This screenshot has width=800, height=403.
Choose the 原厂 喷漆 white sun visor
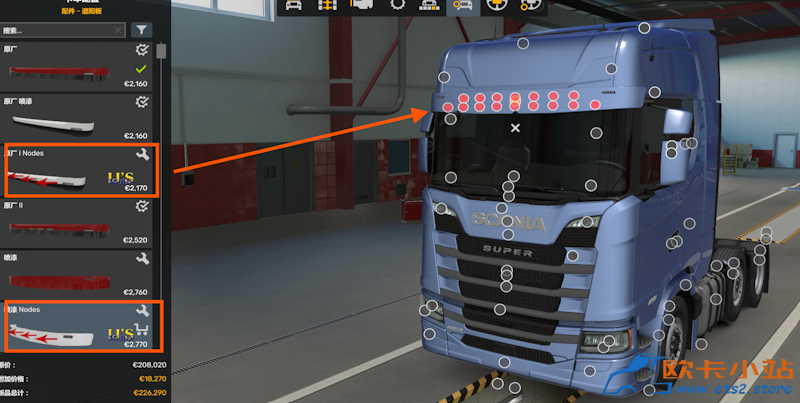[75, 119]
